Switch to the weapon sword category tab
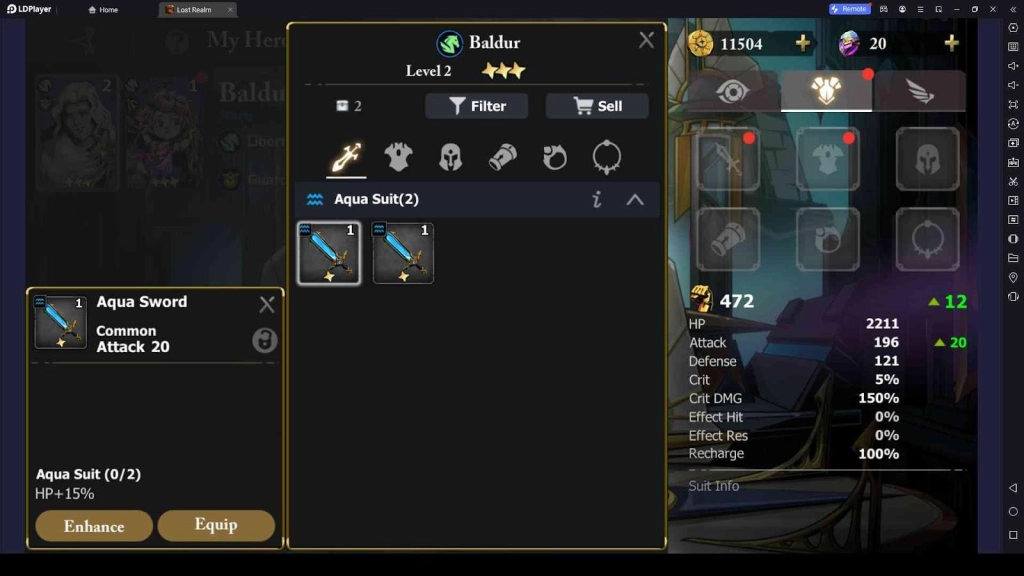 coord(346,157)
